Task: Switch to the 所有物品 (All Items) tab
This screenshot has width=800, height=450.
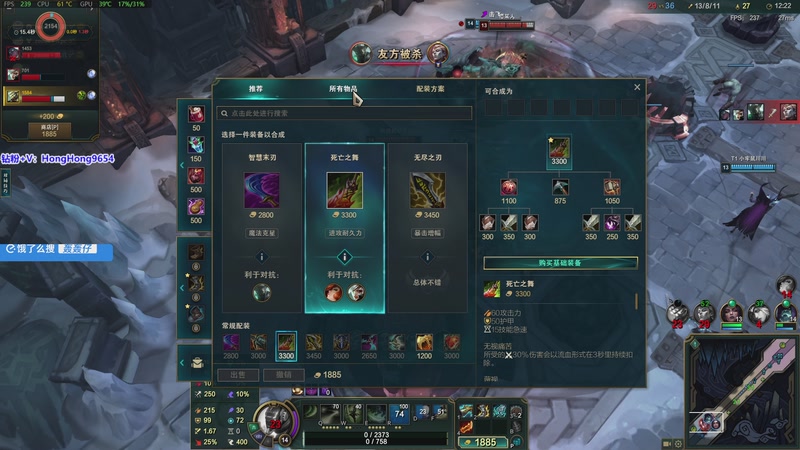Action: tap(343, 89)
